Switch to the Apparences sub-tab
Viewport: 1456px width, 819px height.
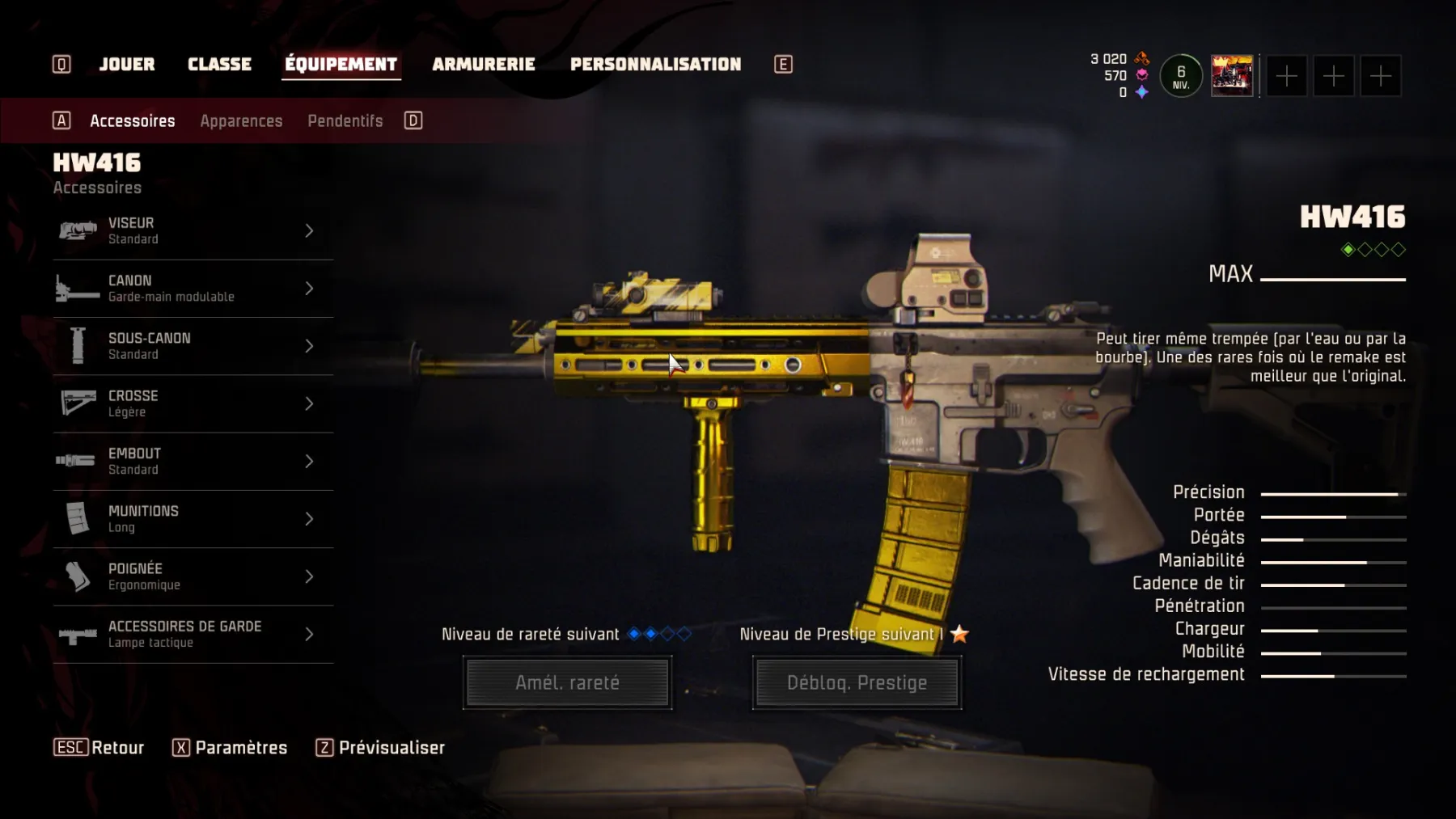241,121
